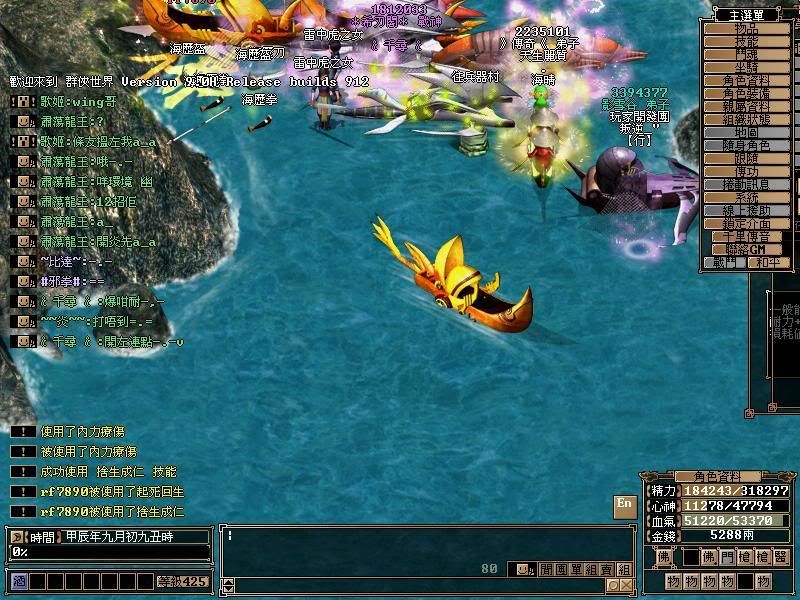This screenshot has height=600, width=800.
Task: Select 坐騎 mount in main menu
Action: click(x=746, y=68)
